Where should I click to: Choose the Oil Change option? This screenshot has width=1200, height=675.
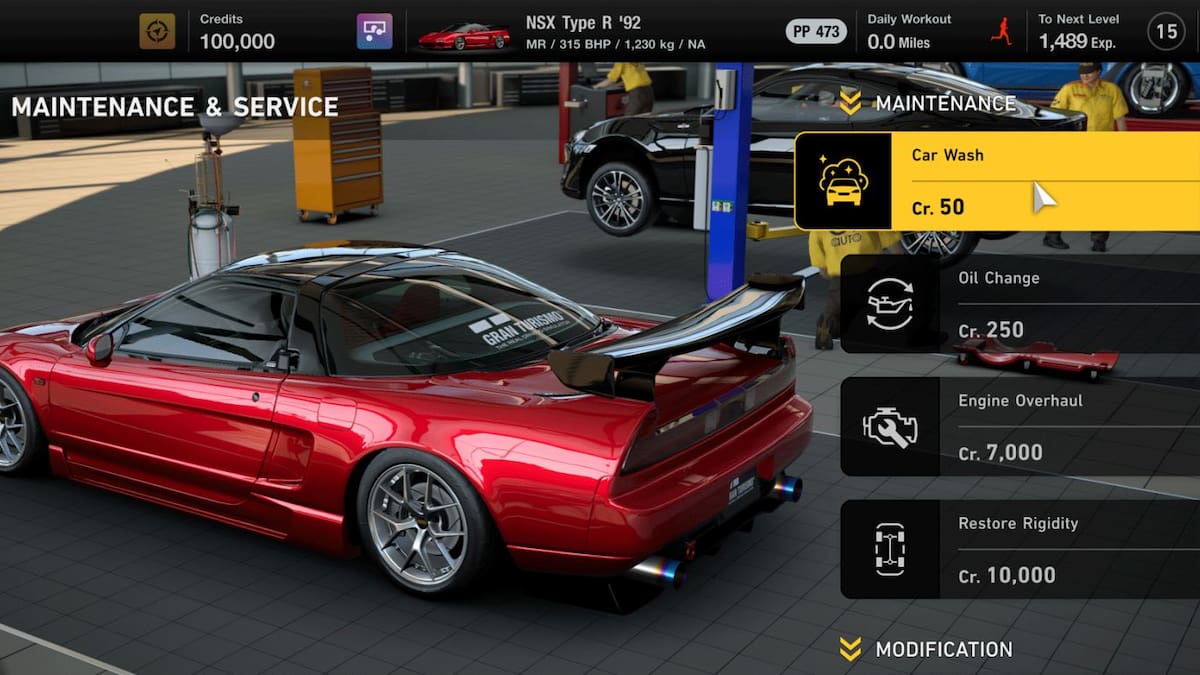pyautogui.click(x=1018, y=304)
